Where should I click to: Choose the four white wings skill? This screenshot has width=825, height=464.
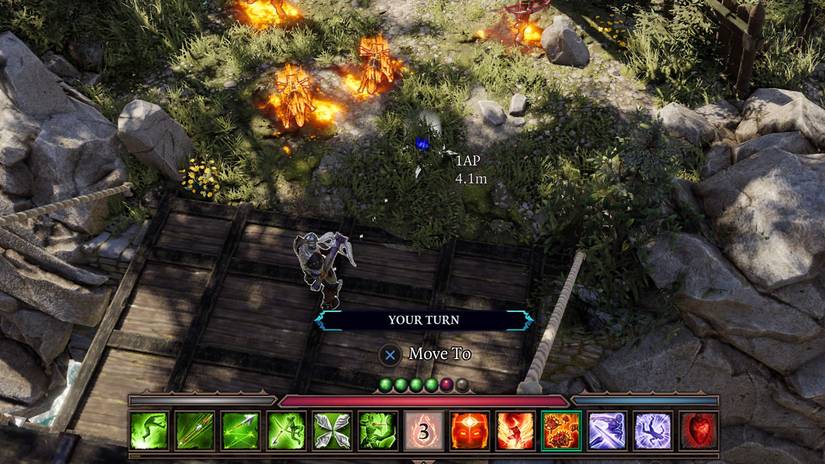[x=332, y=430]
